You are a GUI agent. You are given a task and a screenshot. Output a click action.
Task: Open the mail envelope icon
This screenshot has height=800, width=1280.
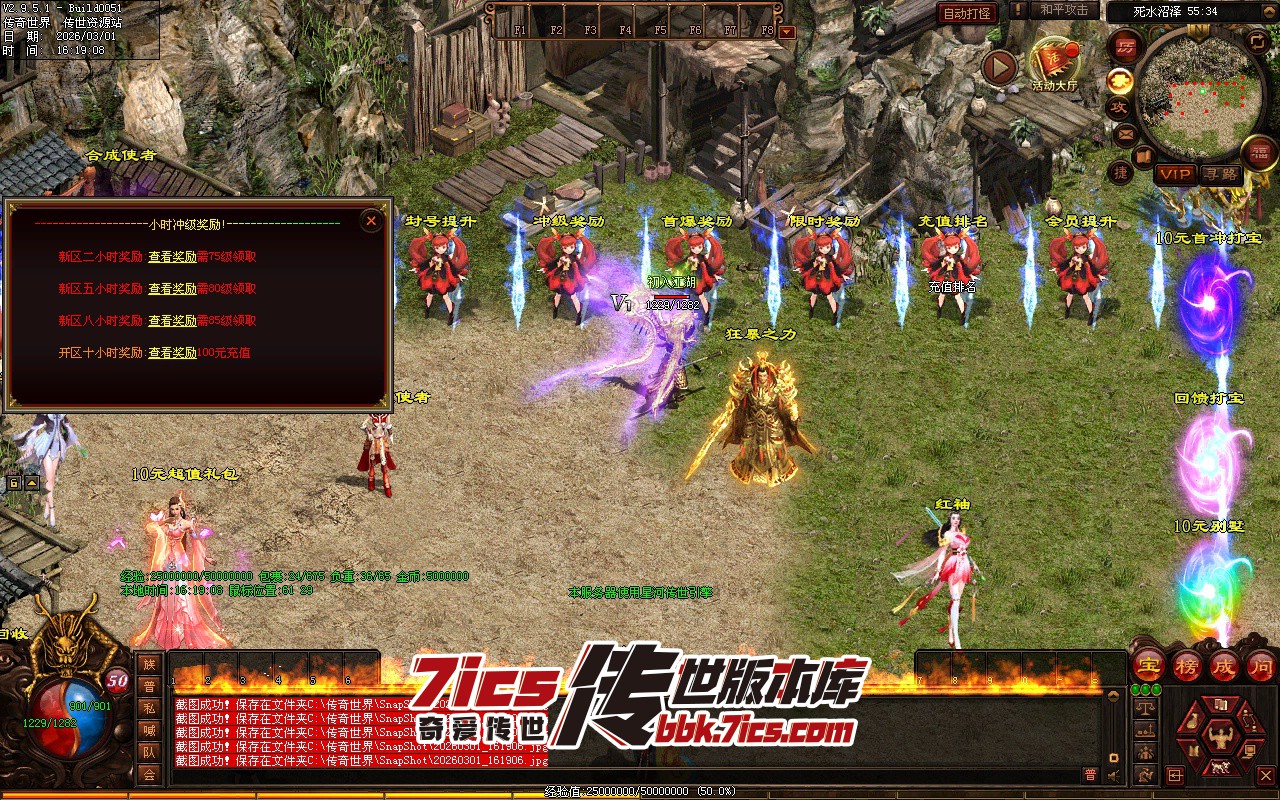point(1126,133)
